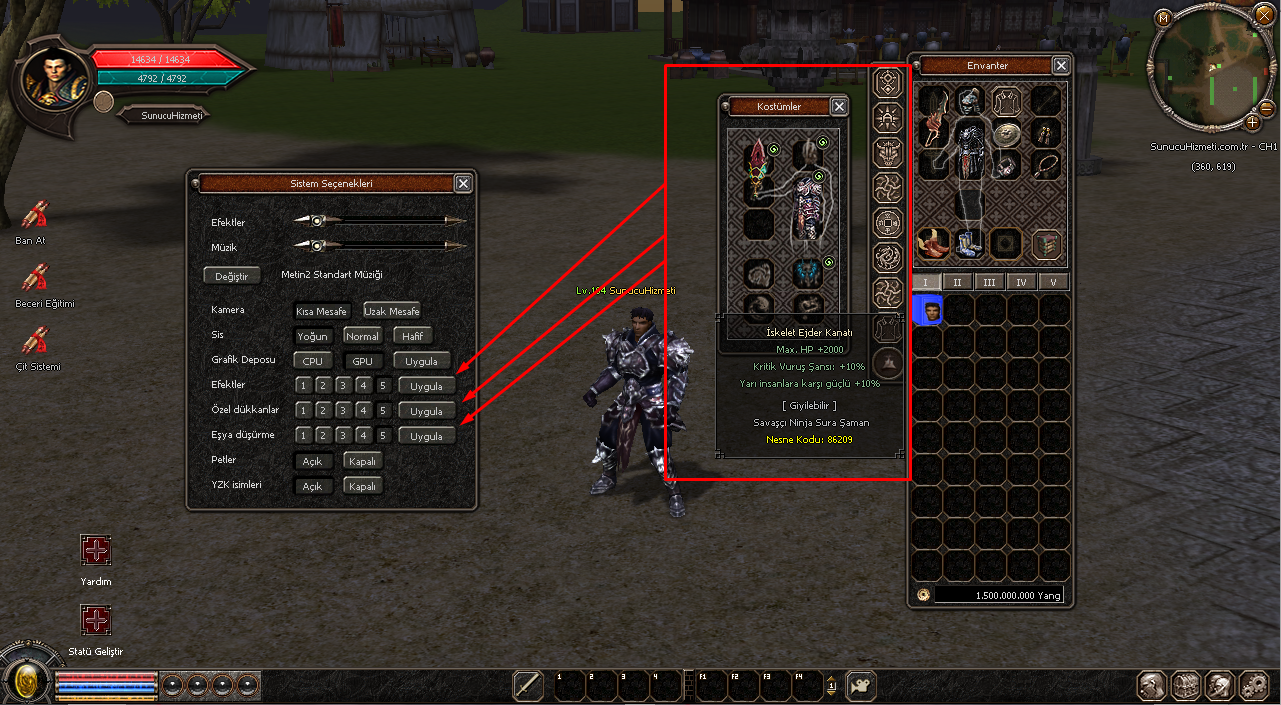Select Hafif fog option
Screen dimensions: 1281x705
pos(412,336)
